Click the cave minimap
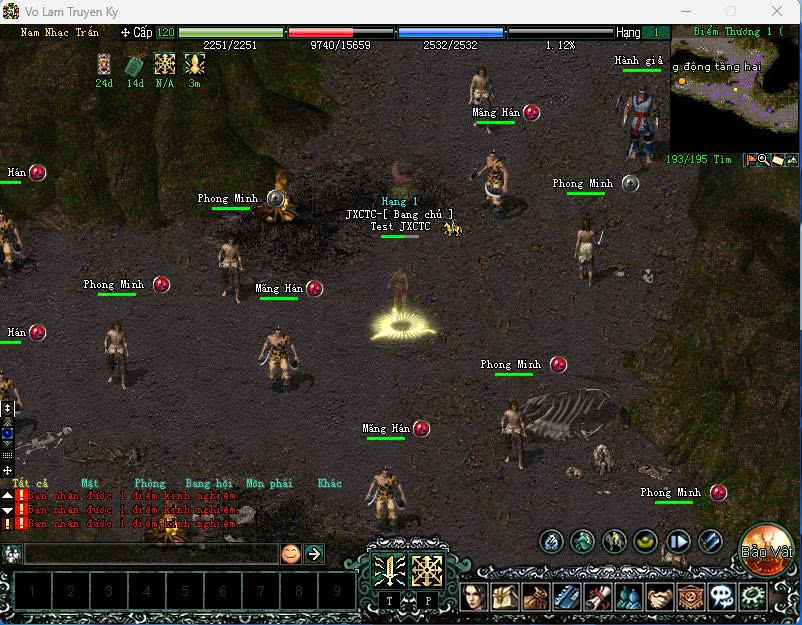The width and height of the screenshot is (802, 625). point(734,95)
